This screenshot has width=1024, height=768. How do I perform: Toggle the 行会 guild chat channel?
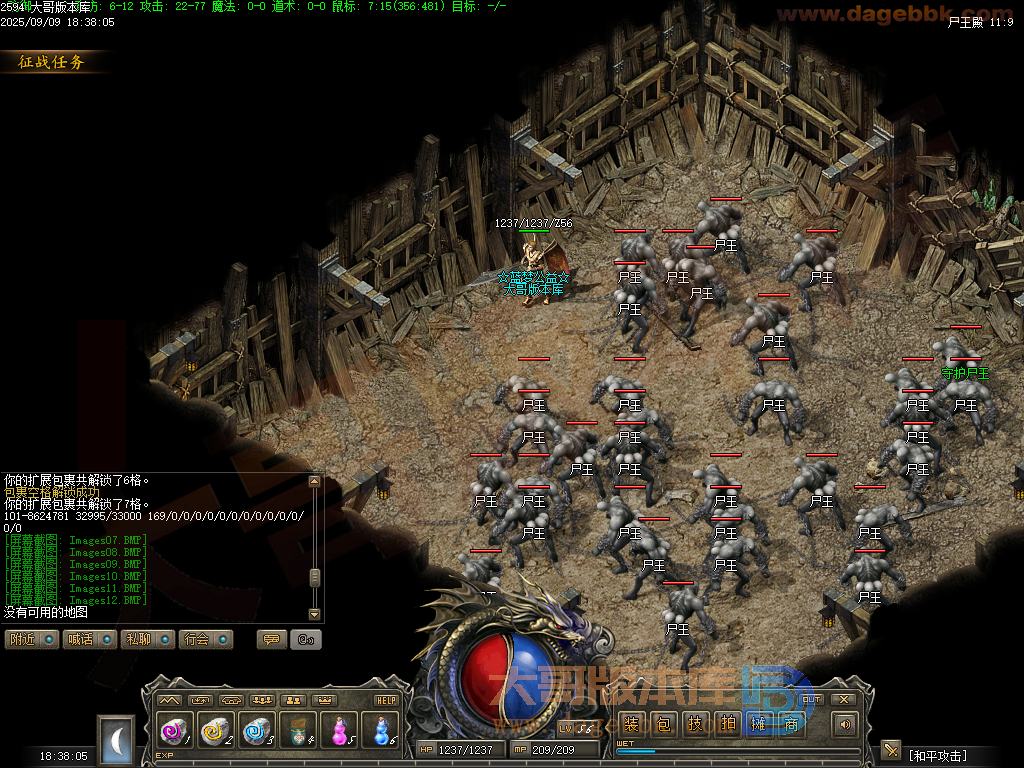tap(205, 639)
